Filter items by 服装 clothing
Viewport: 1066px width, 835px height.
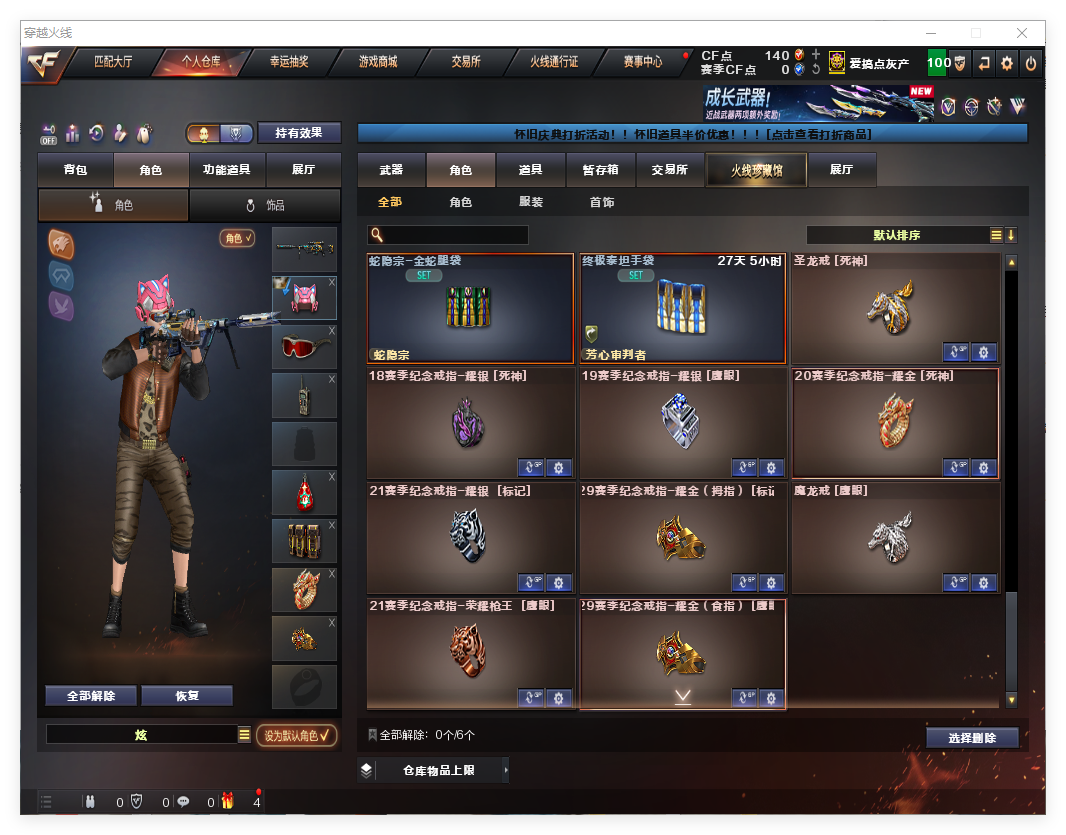[x=531, y=202]
